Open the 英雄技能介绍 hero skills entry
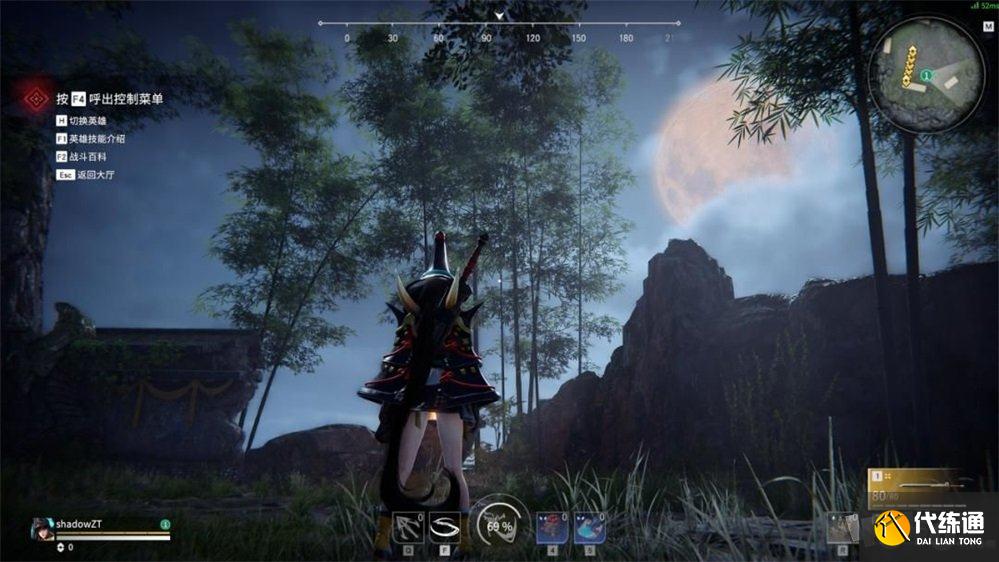 click(x=96, y=139)
